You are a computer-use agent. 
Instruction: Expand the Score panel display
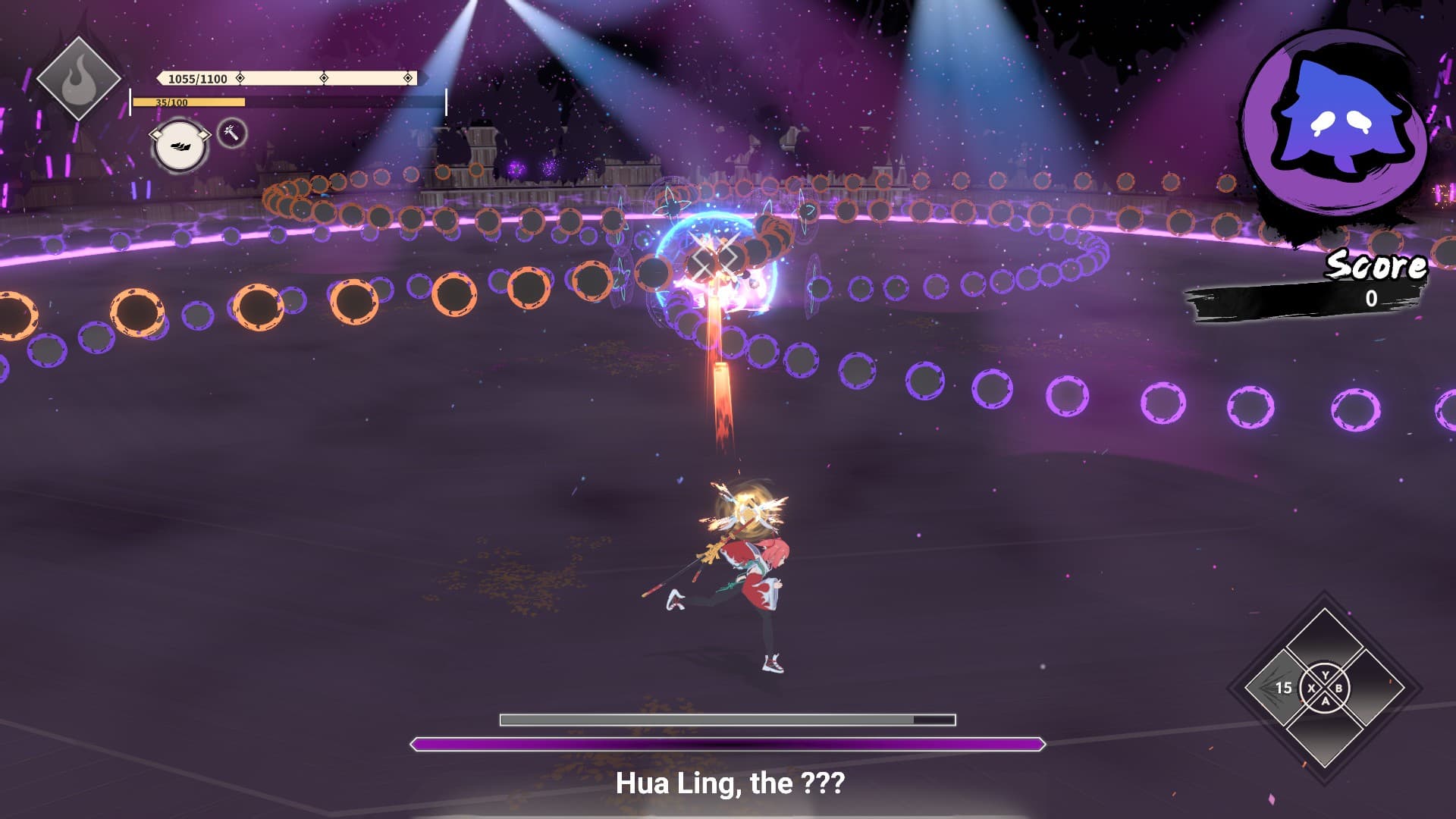click(1361, 300)
